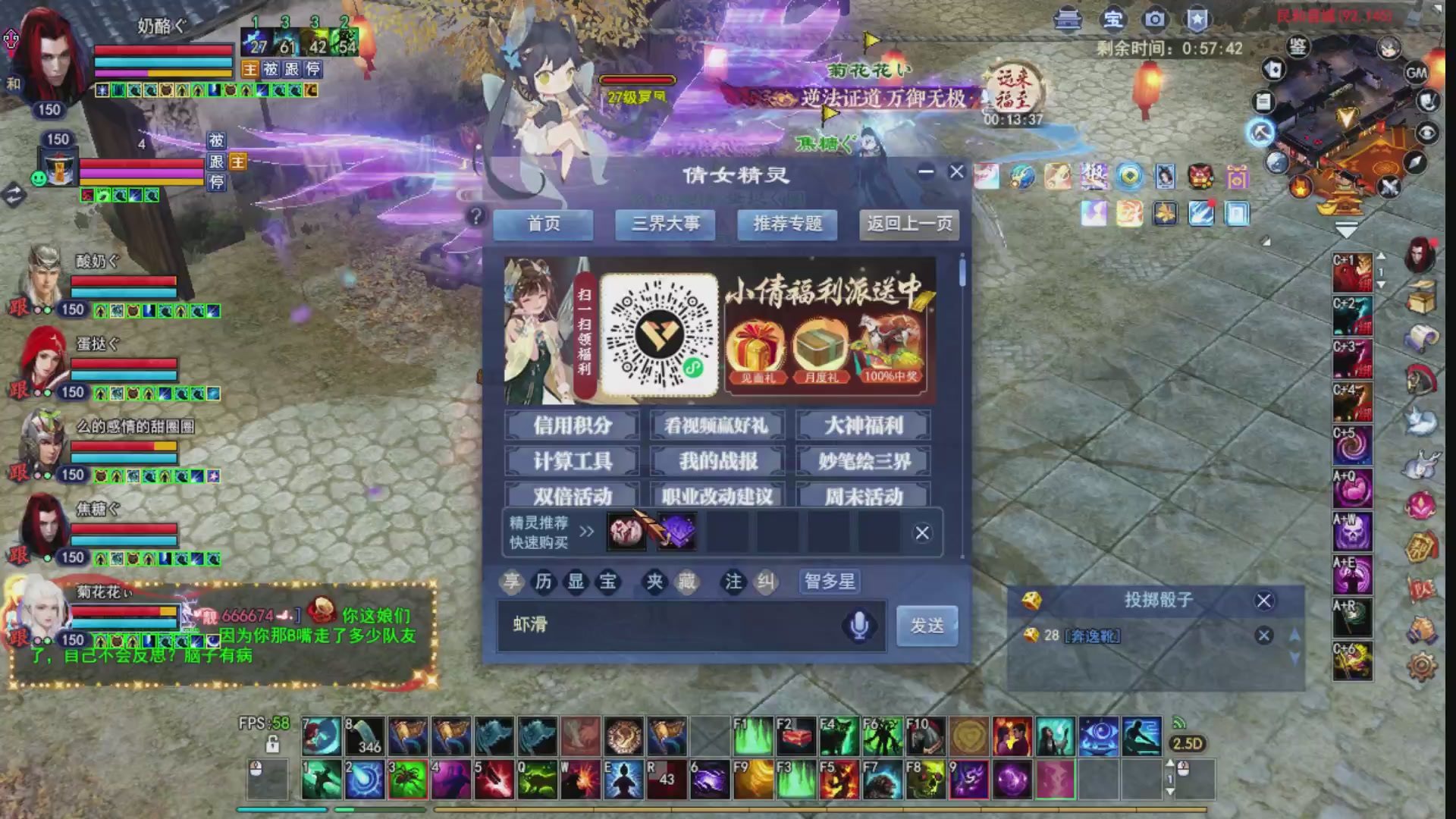
Task: Click the star emblem icon in top bar
Action: pos(1198,20)
